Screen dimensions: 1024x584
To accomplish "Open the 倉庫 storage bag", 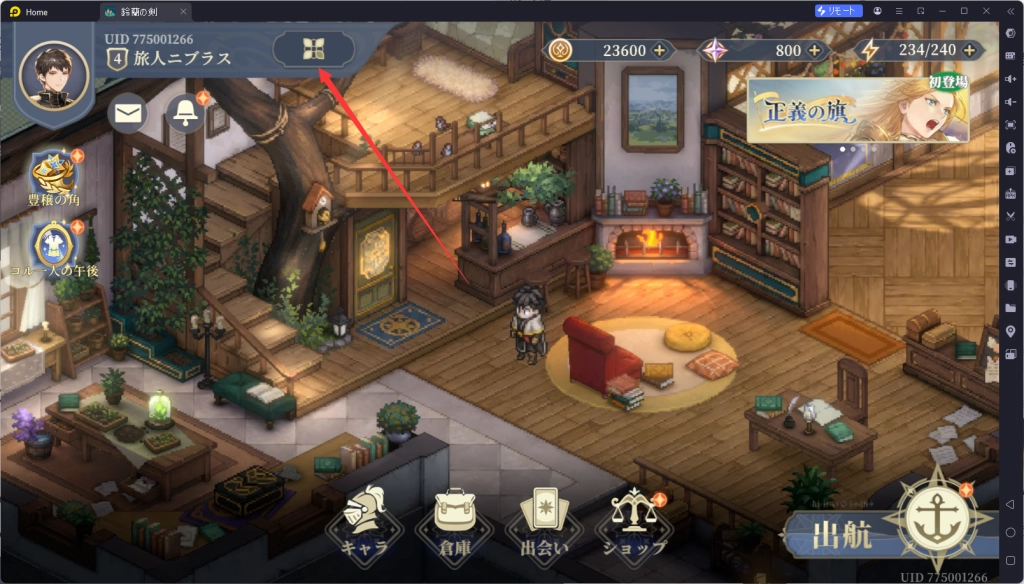I will tap(454, 522).
